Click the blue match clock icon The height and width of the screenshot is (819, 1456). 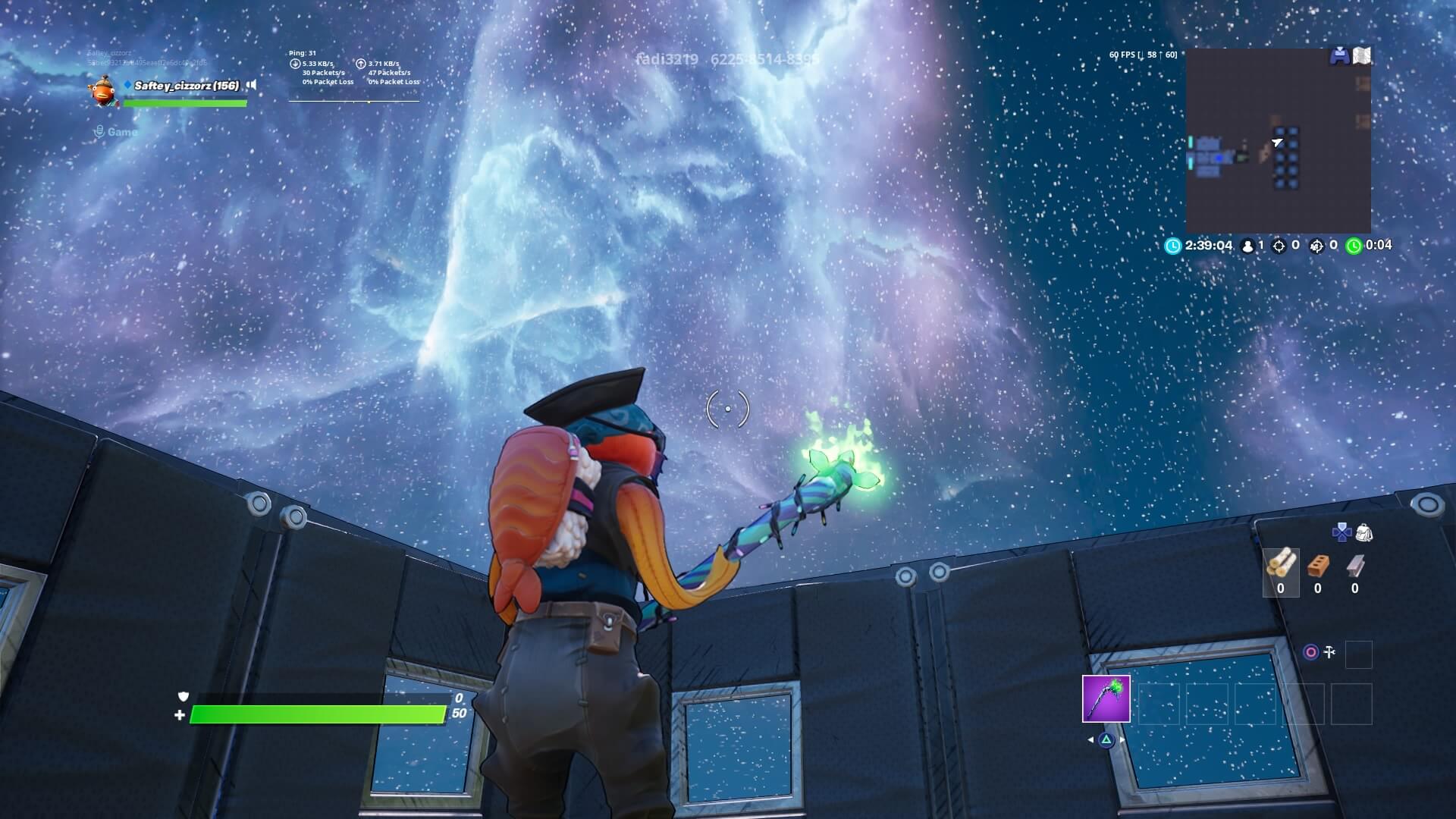click(x=1172, y=246)
